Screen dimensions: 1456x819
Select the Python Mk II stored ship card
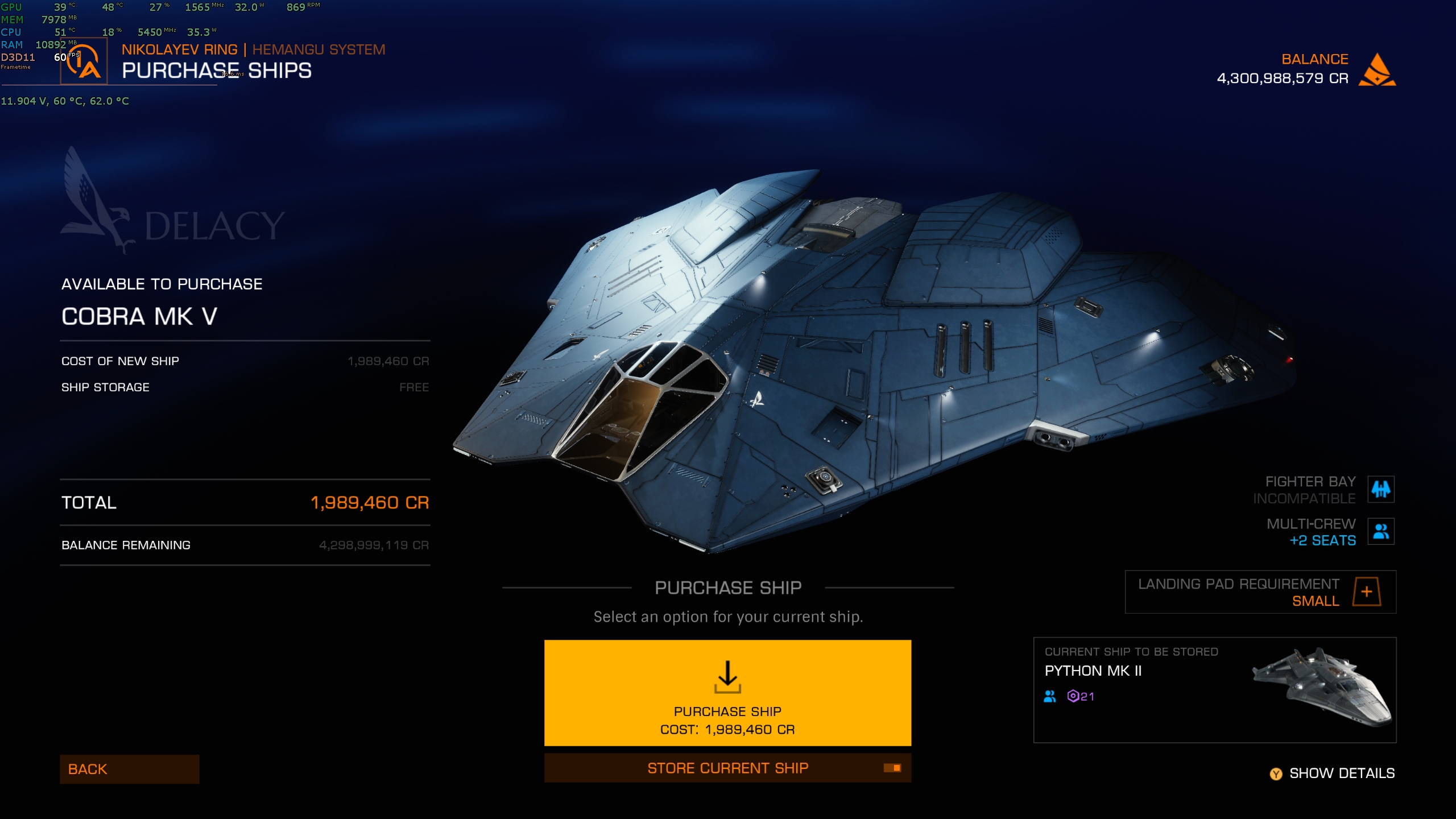1214,689
